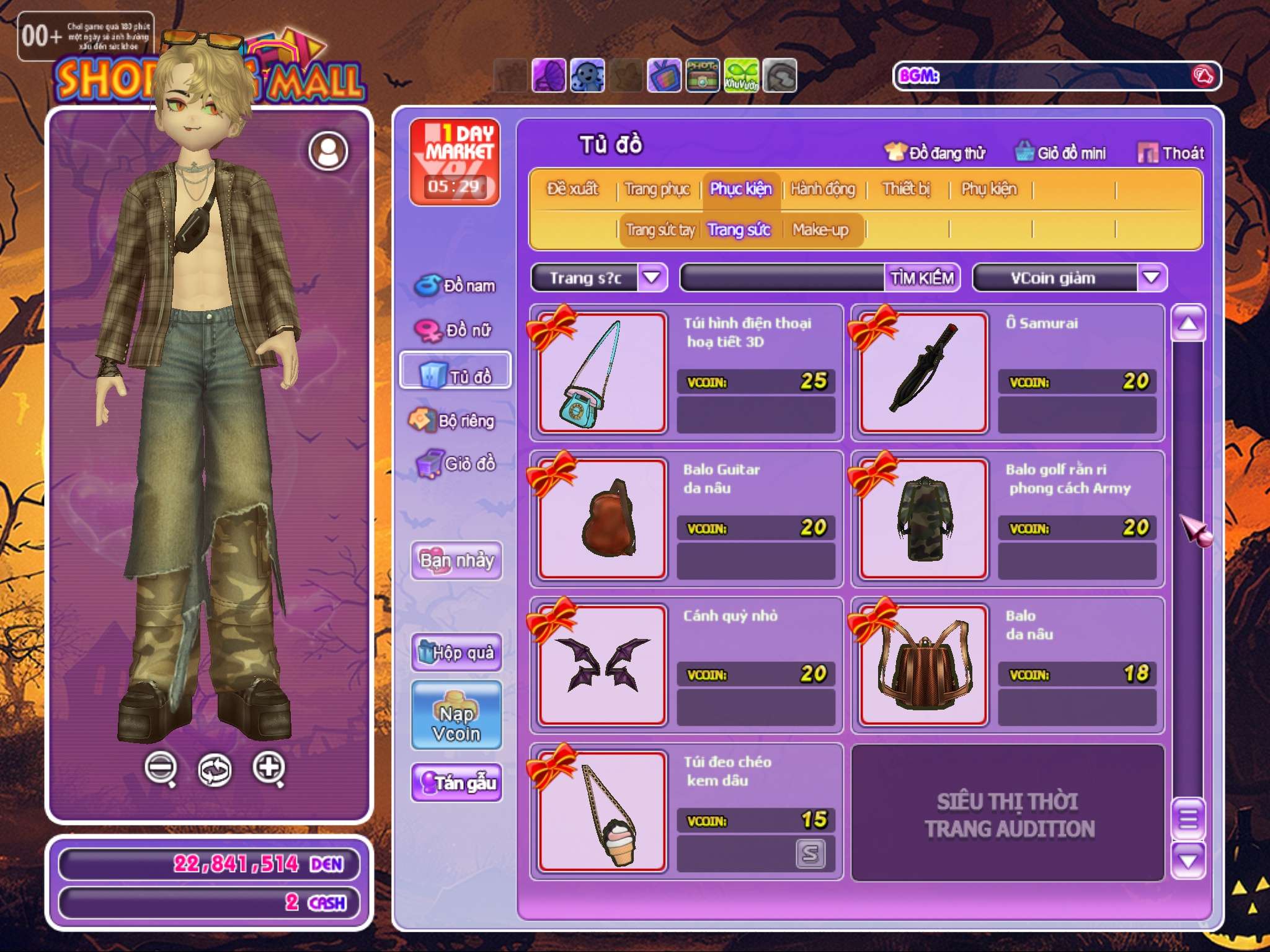Show Đồ đang thử items
Viewport: 1270px width, 952px height.
pos(935,152)
